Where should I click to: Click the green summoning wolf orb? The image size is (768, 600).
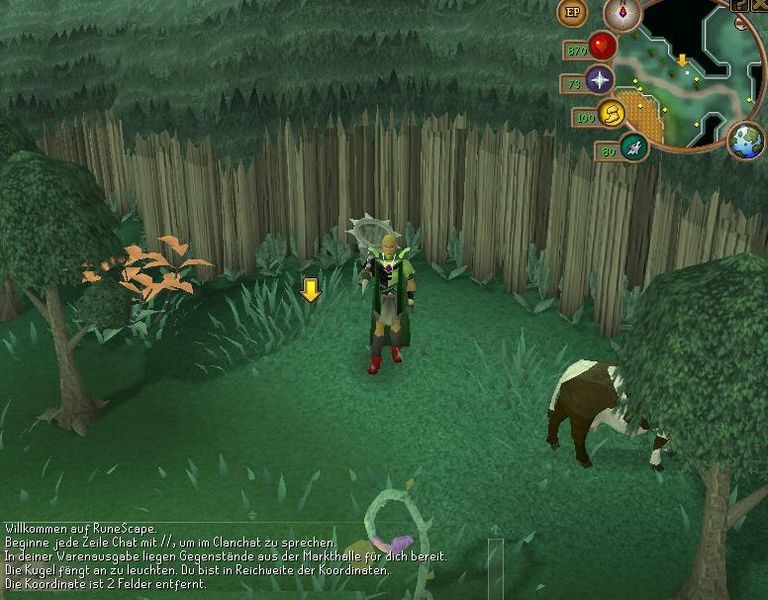pos(633,147)
